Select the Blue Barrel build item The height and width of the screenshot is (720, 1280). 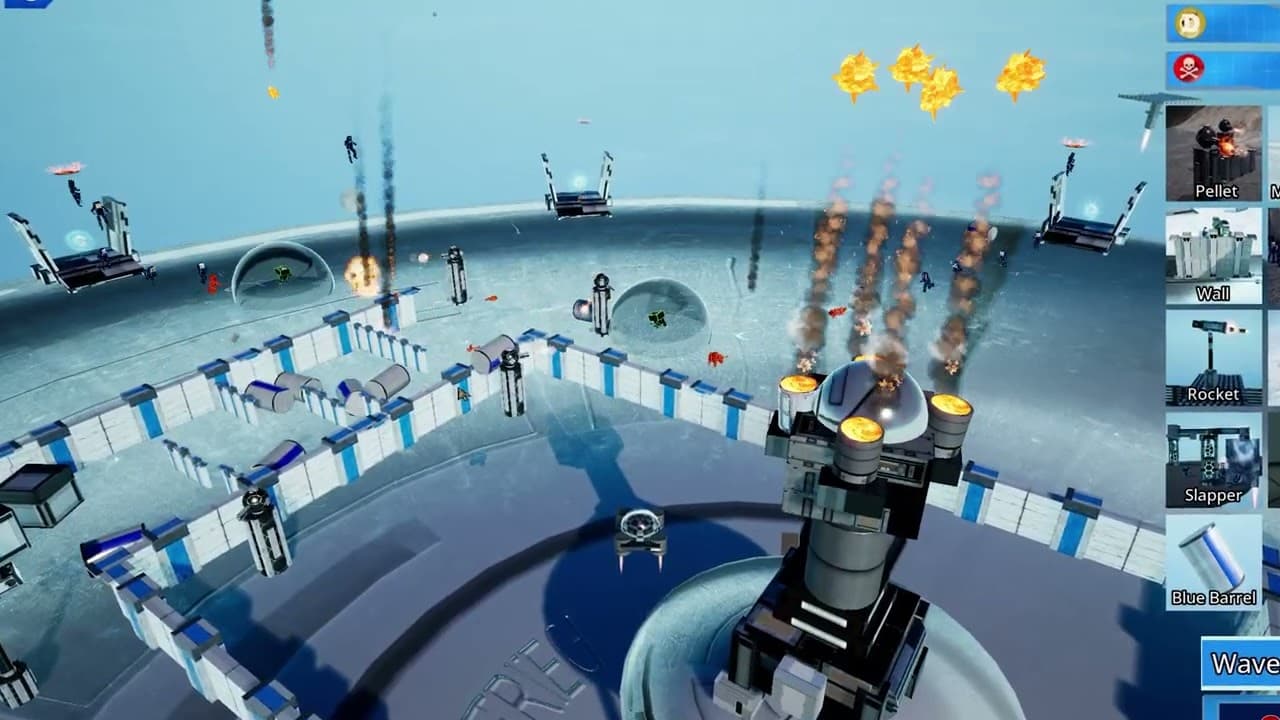point(1213,562)
